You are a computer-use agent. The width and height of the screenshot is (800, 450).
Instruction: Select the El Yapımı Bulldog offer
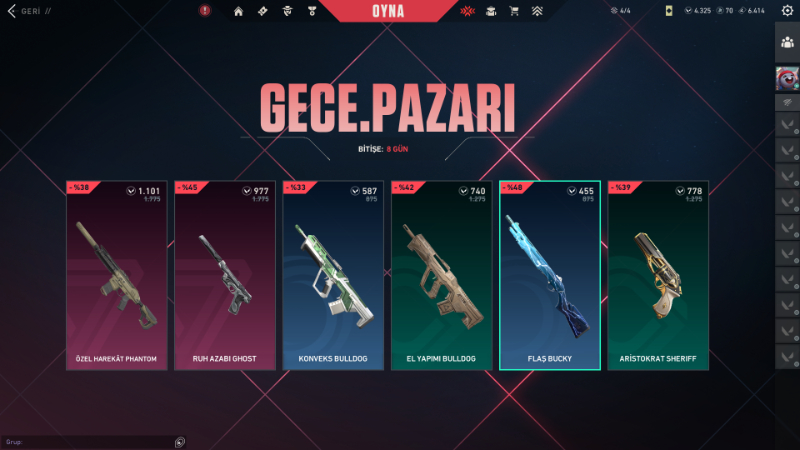click(441, 275)
